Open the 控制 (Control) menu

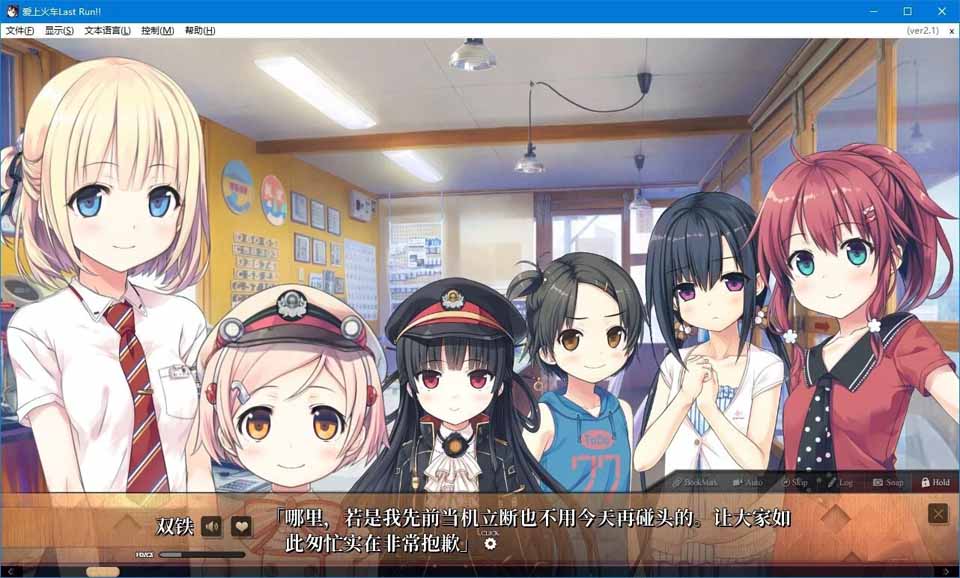pyautogui.click(x=157, y=31)
